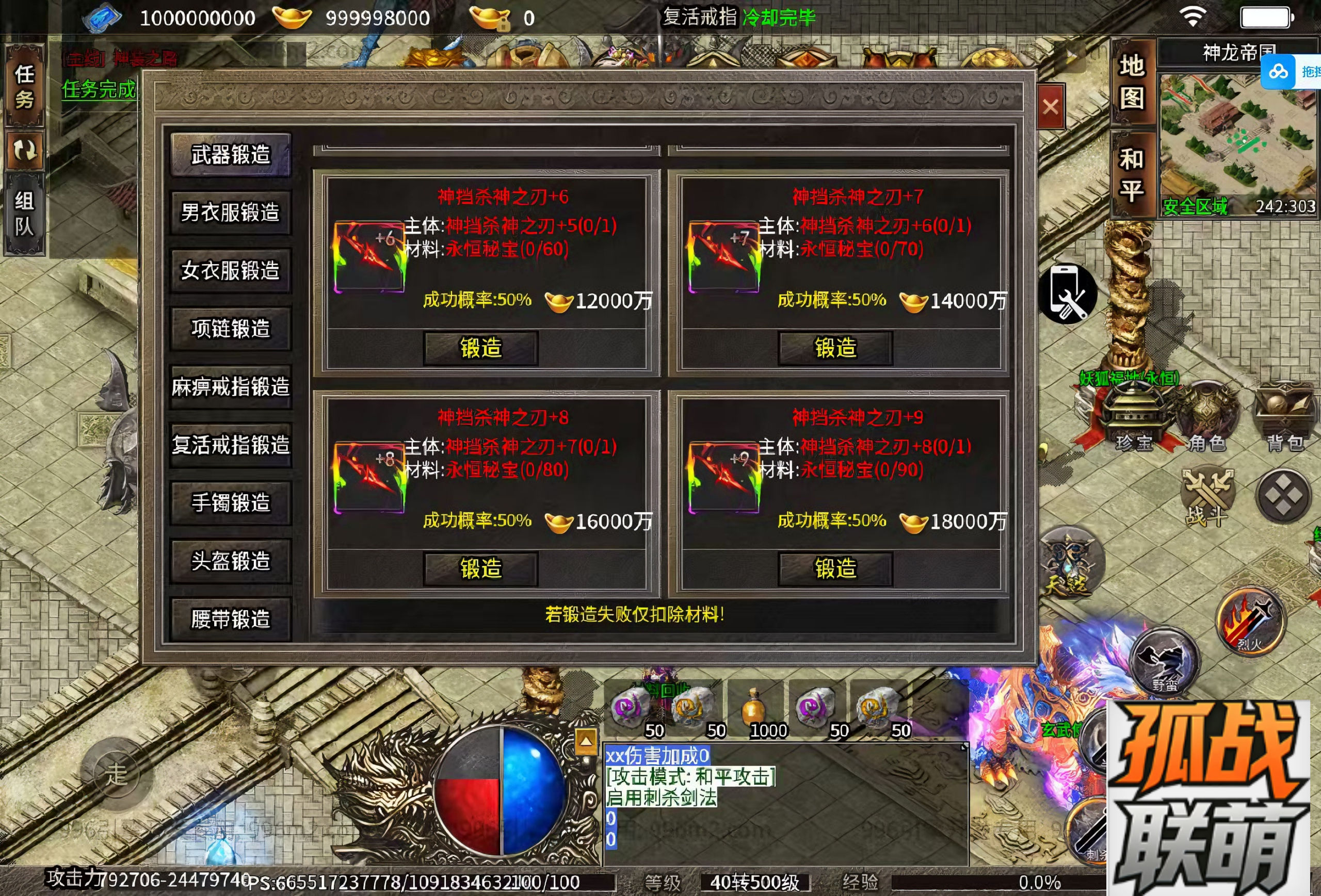Open the 任务 quest panel
Image resolution: width=1321 pixels, height=896 pixels.
pyautogui.click(x=24, y=86)
